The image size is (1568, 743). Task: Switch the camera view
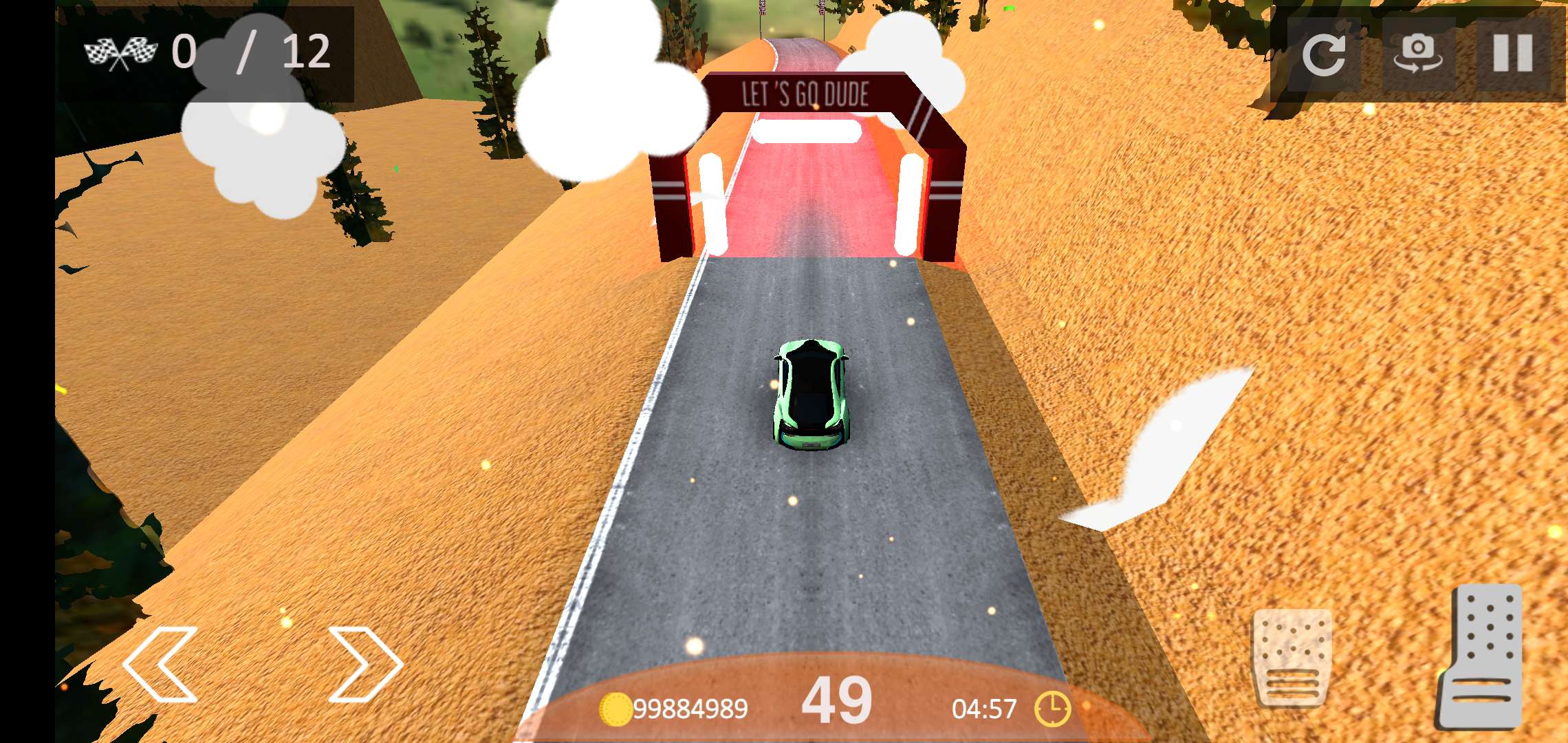1418,54
